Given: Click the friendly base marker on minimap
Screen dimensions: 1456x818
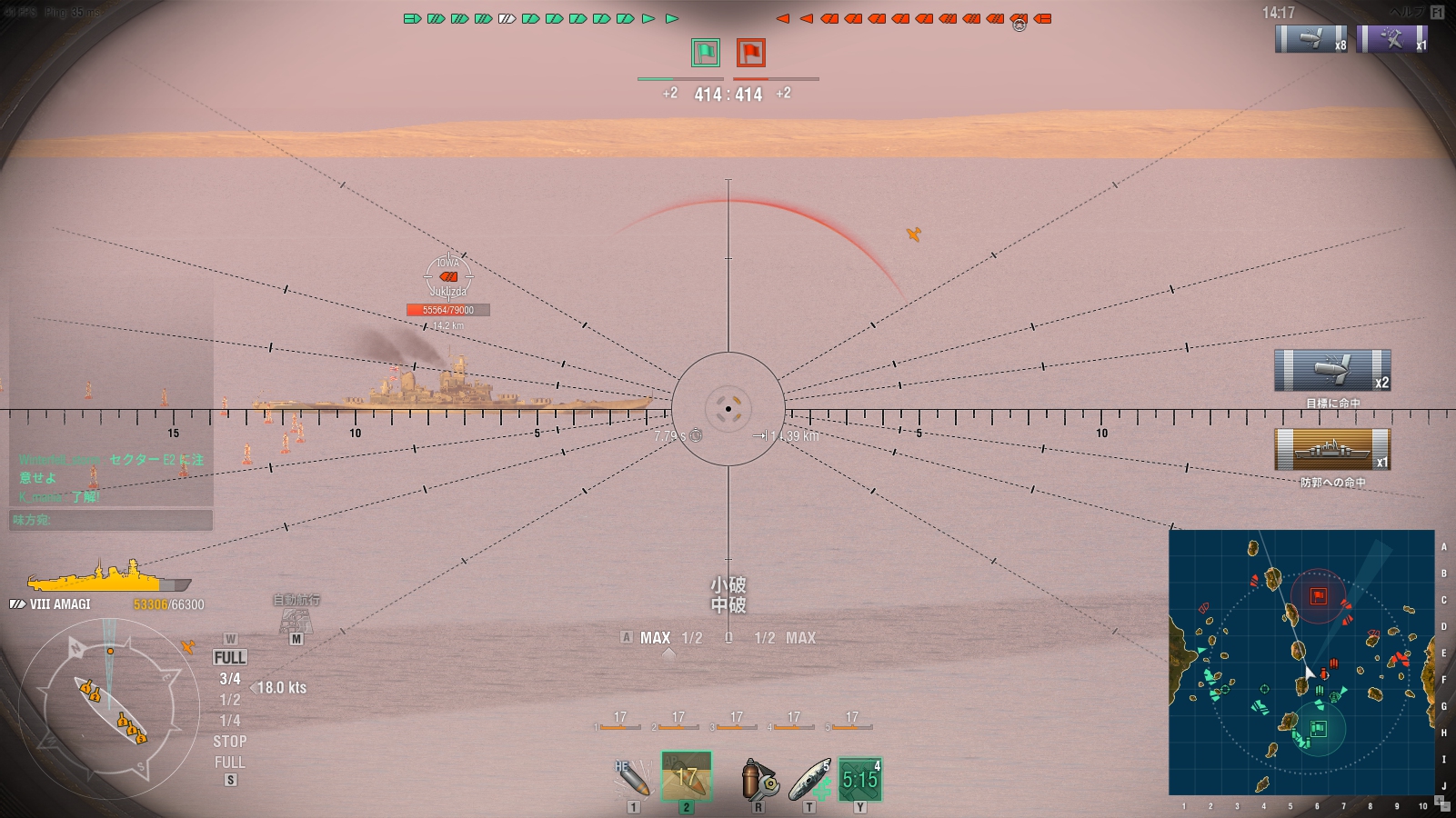Looking at the screenshot, I should coord(1318,728).
